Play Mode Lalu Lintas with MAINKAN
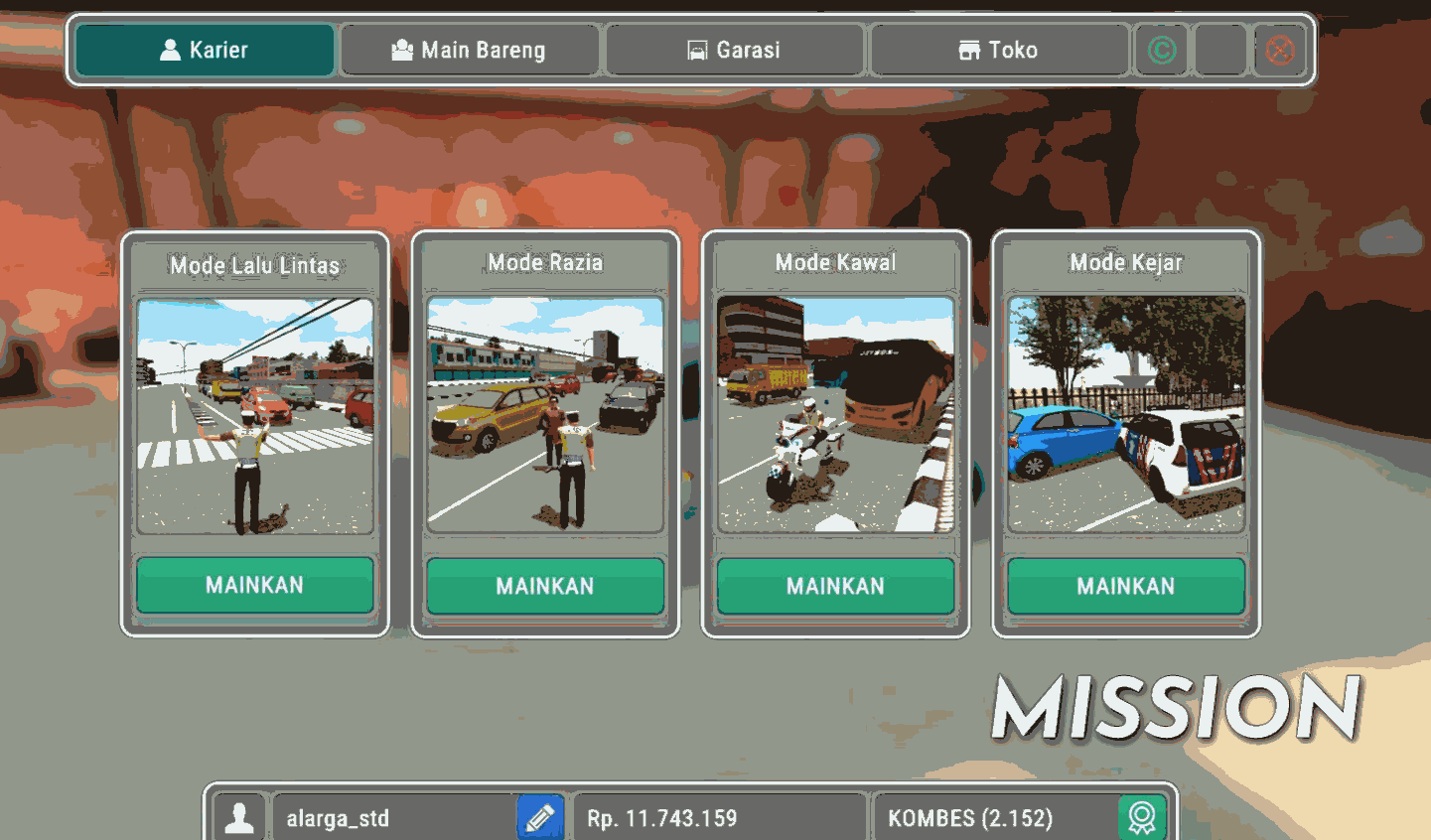1431x840 pixels. [x=255, y=585]
